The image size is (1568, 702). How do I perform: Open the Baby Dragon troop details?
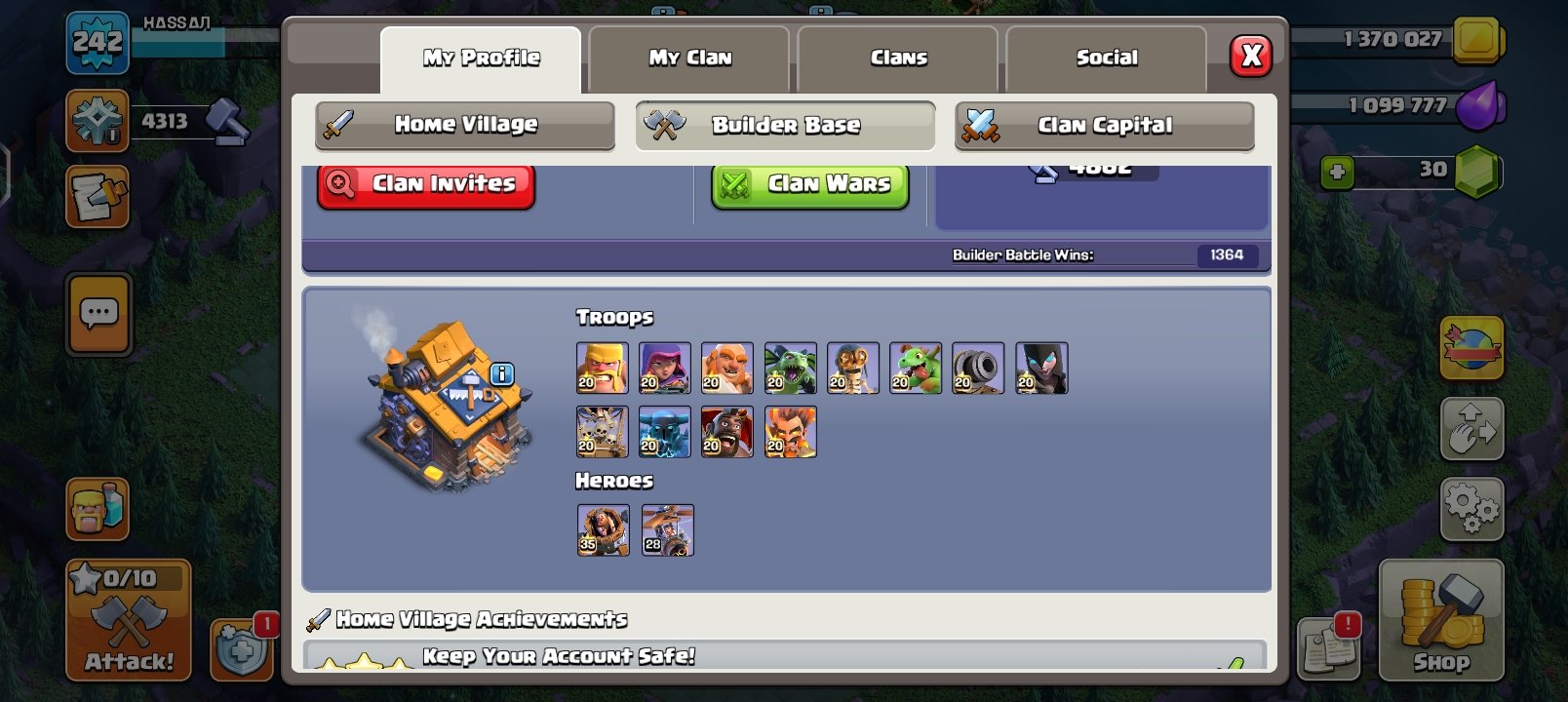[916, 368]
